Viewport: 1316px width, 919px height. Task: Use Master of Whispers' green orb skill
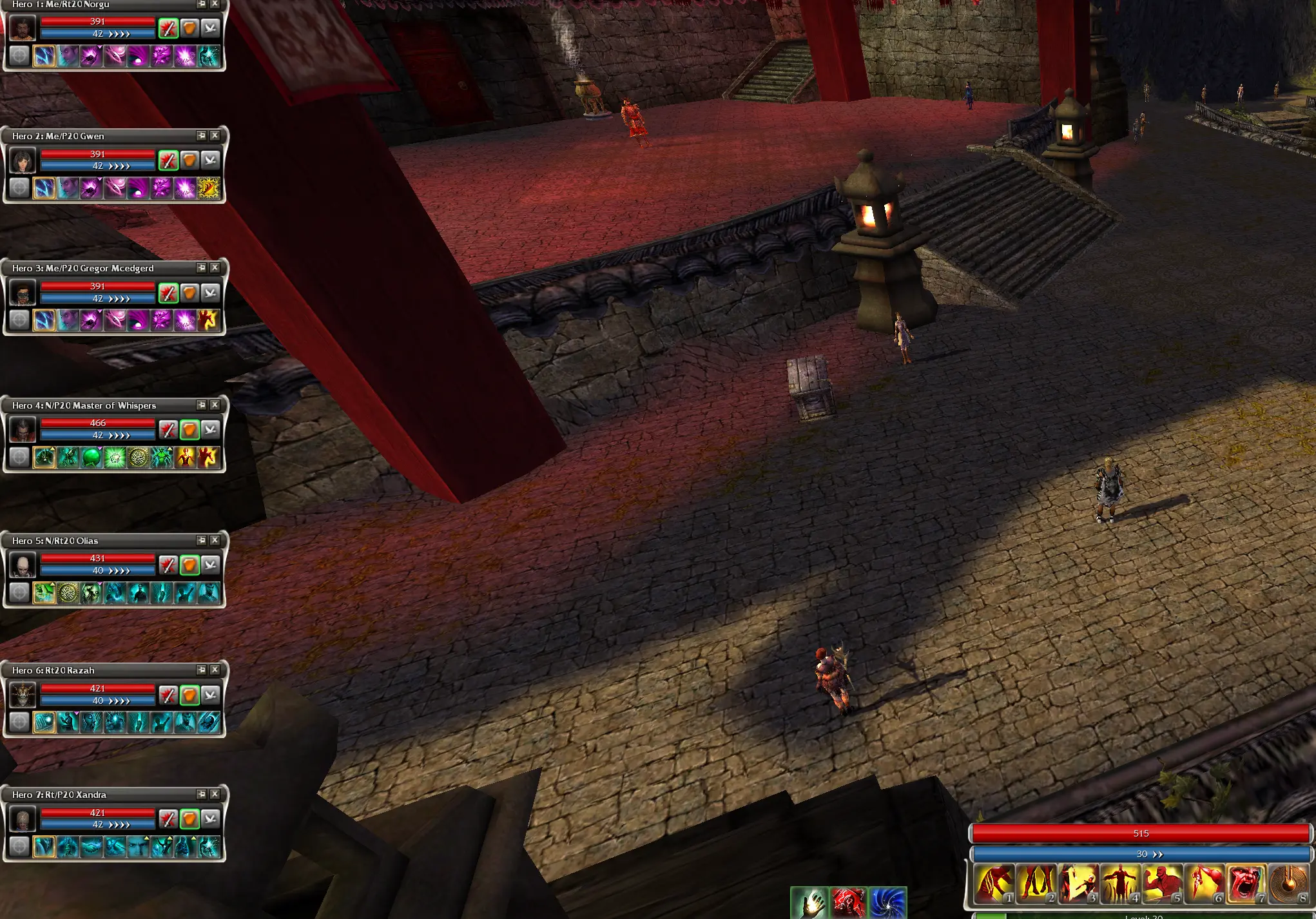[x=92, y=458]
